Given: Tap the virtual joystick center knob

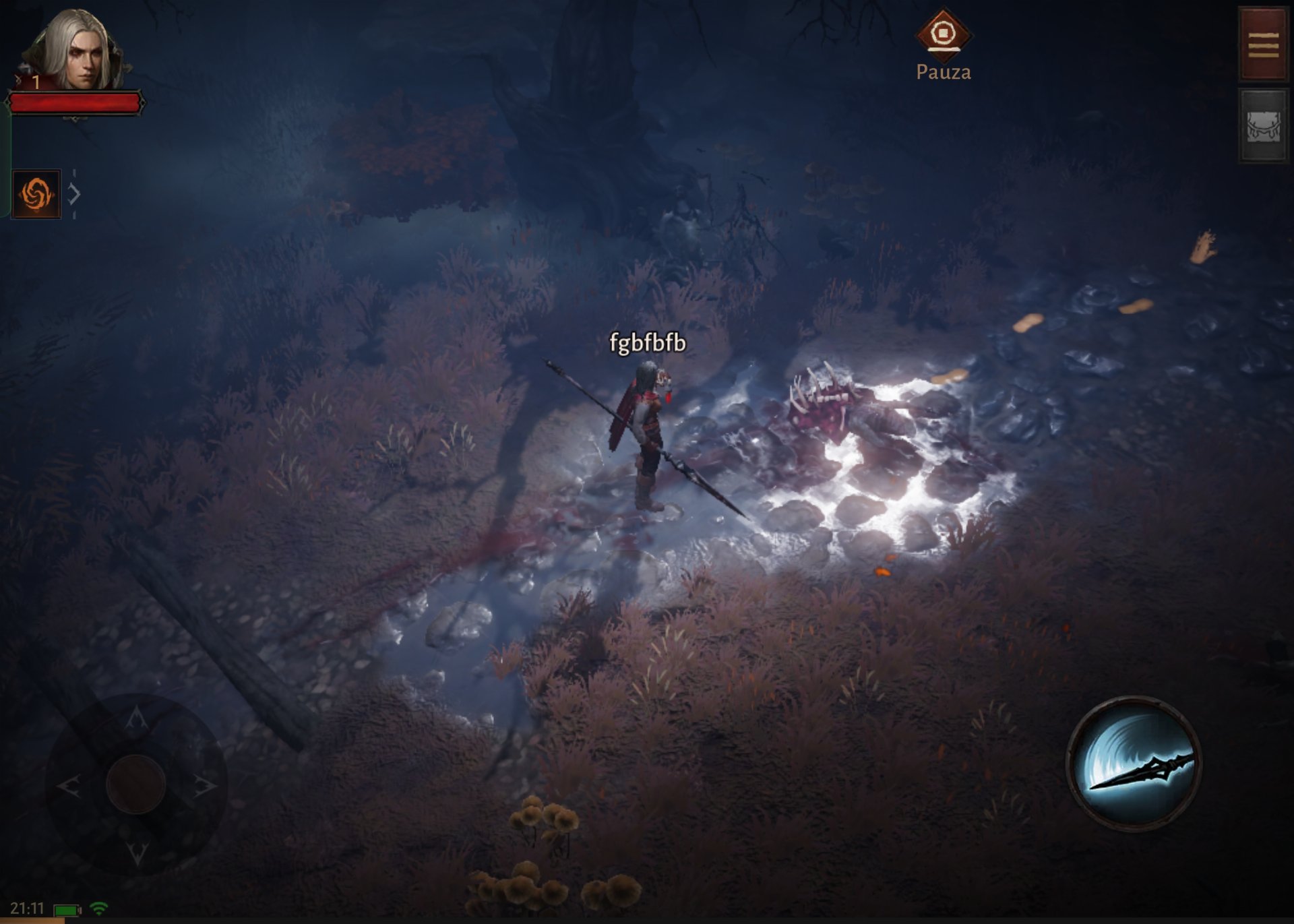Looking at the screenshot, I should 135,784.
